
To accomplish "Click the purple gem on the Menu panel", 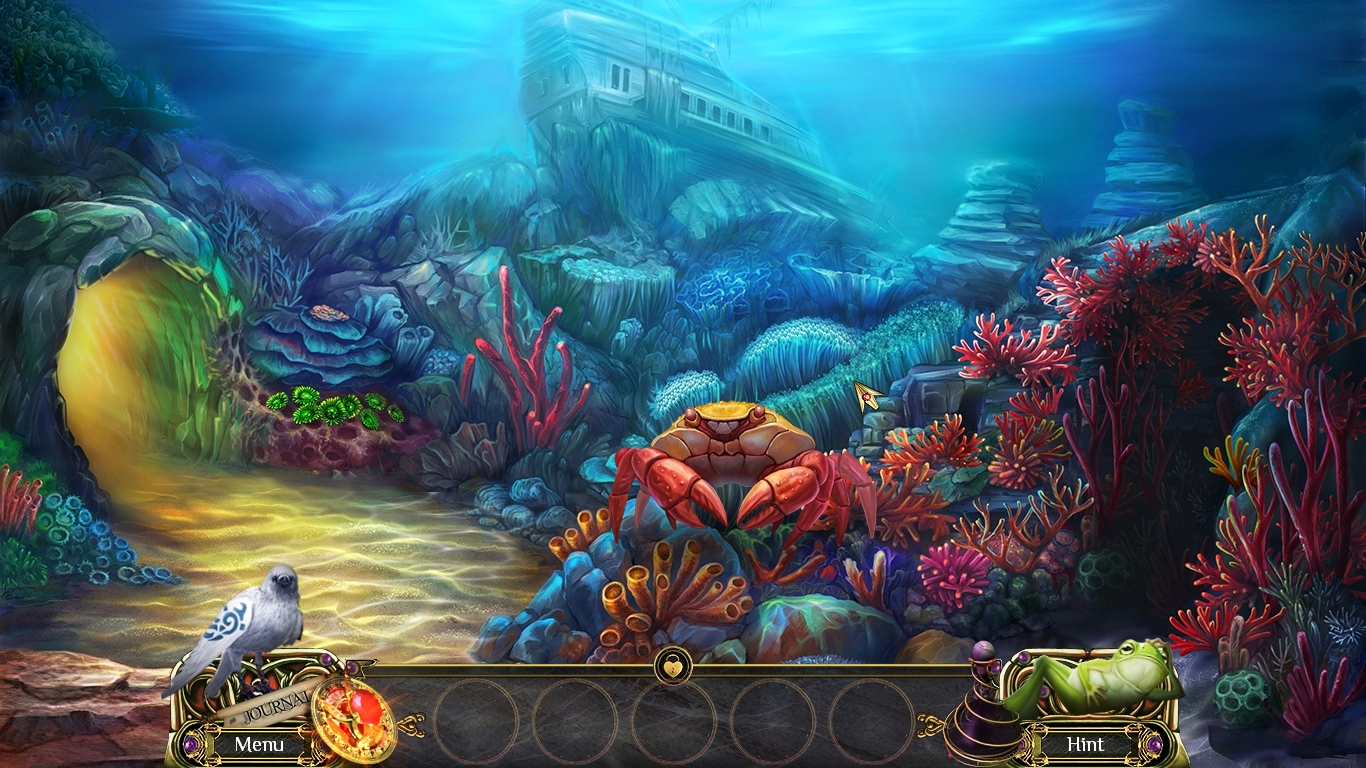I will pyautogui.click(x=190, y=743).
